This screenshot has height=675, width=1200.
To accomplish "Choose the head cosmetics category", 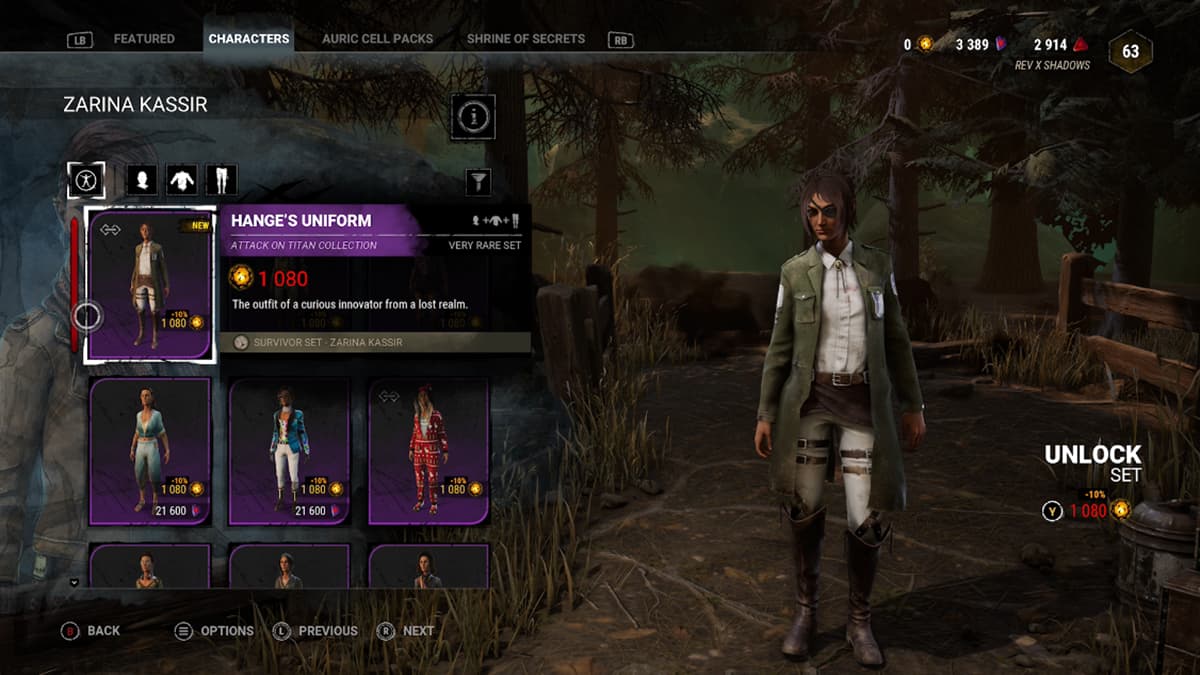I will point(142,181).
